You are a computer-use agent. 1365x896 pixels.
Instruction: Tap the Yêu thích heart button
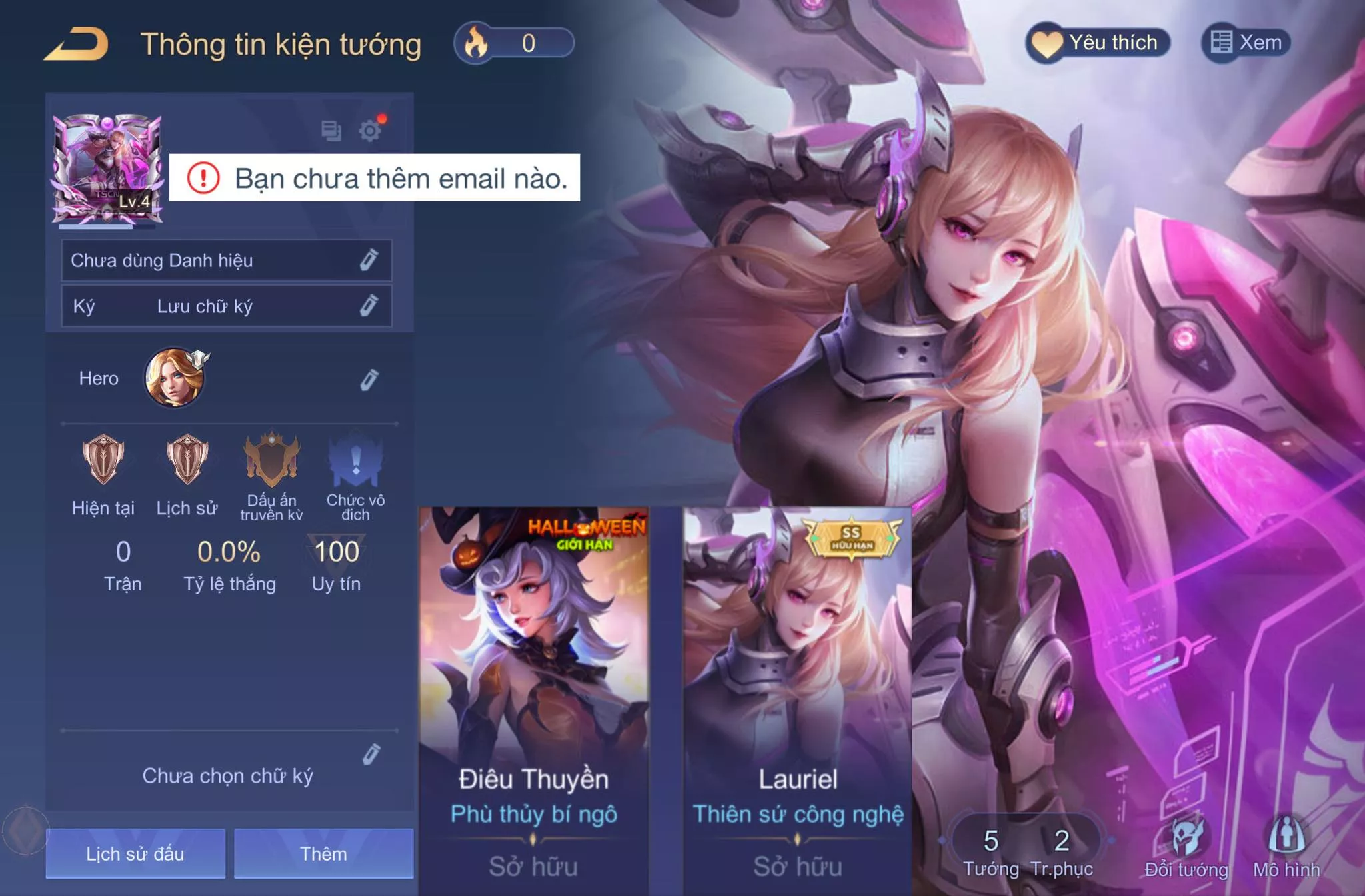[x=1098, y=43]
